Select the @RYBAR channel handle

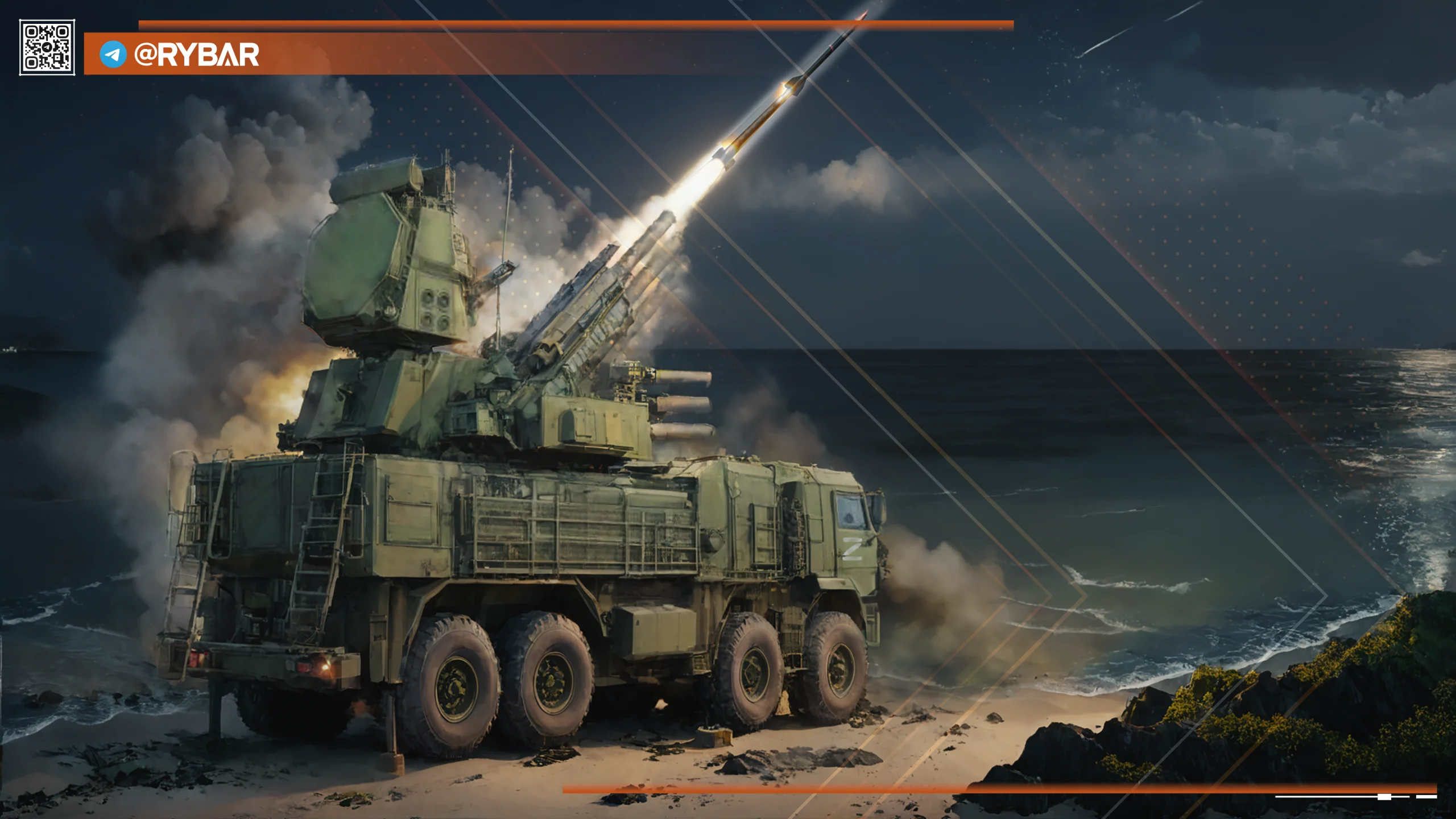pyautogui.click(x=196, y=55)
